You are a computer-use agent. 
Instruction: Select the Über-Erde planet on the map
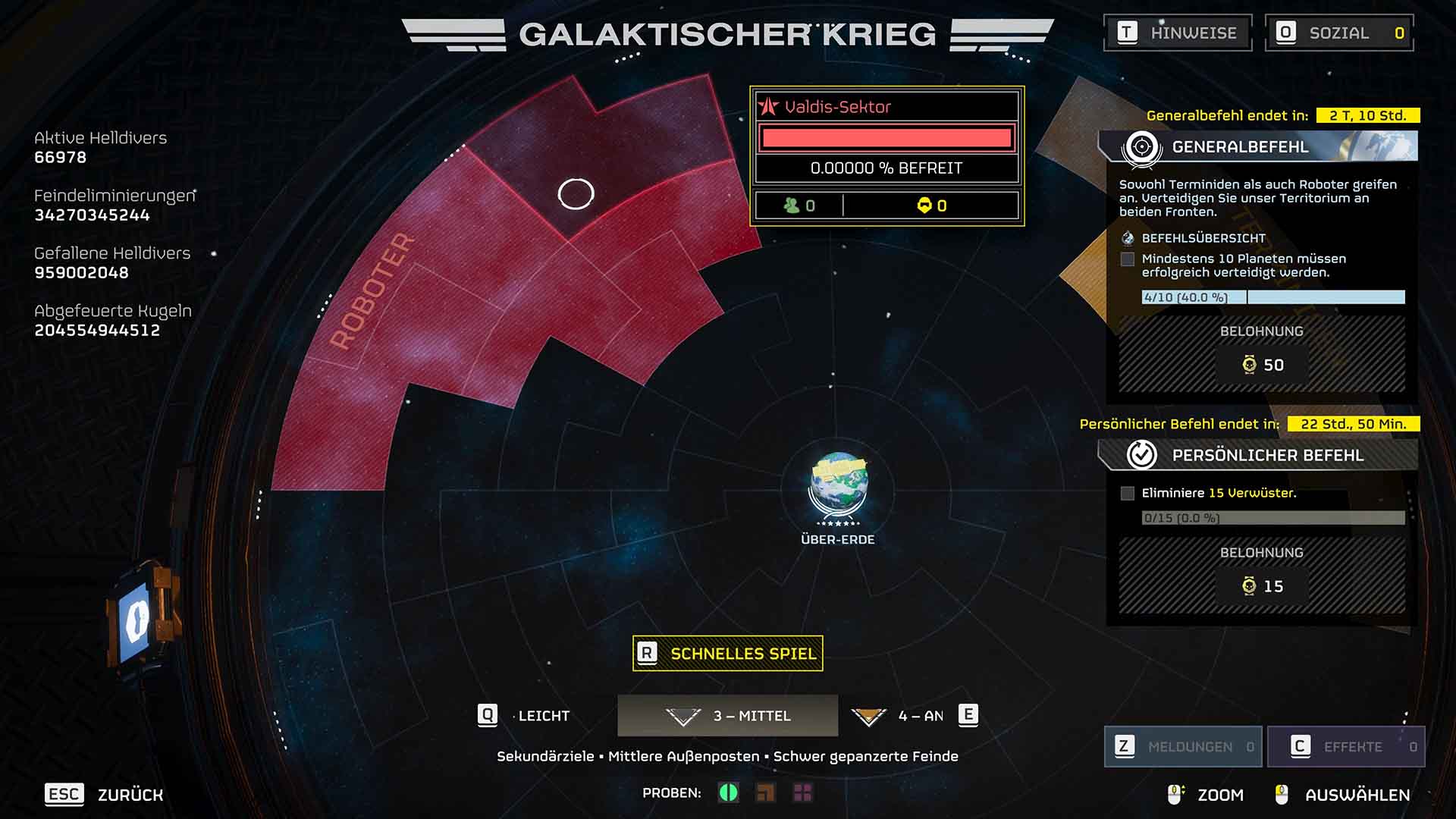(x=838, y=485)
